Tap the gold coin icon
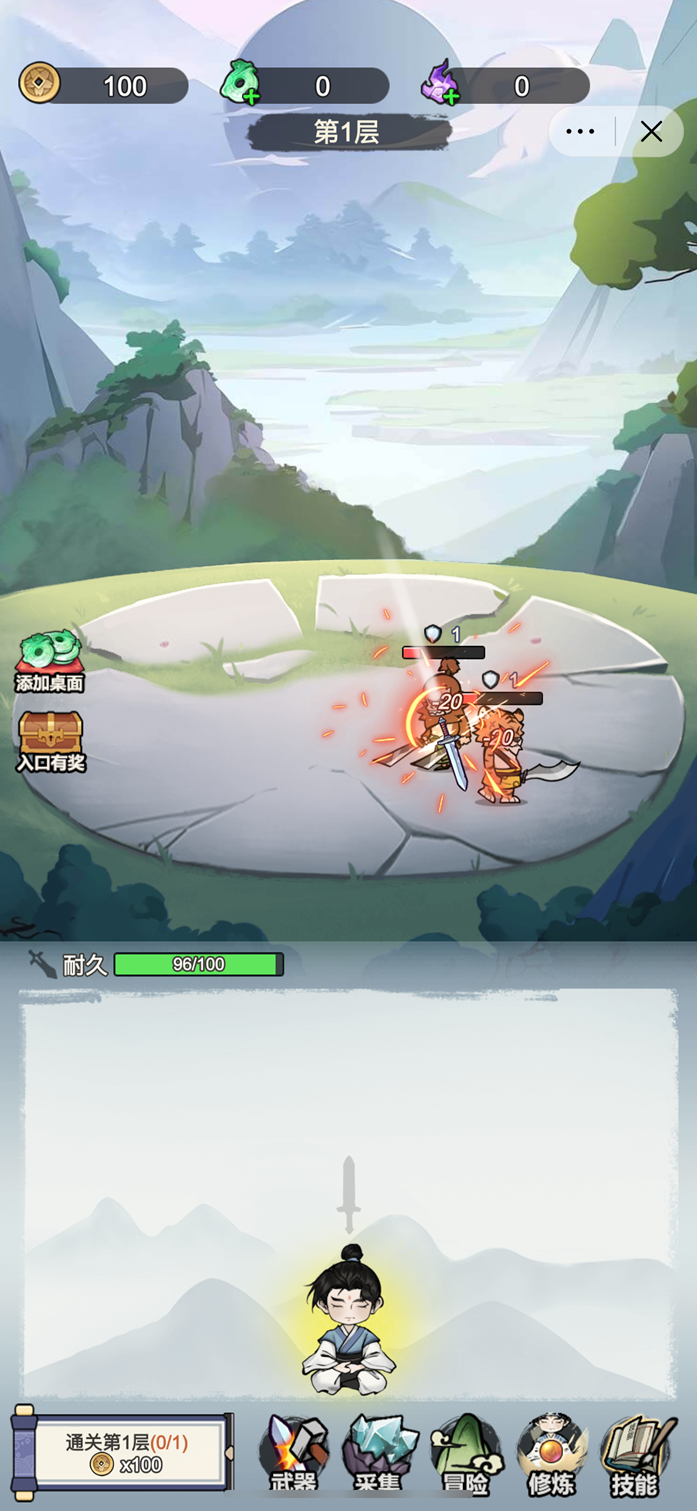Image resolution: width=697 pixels, height=1511 pixels. click(x=40, y=84)
